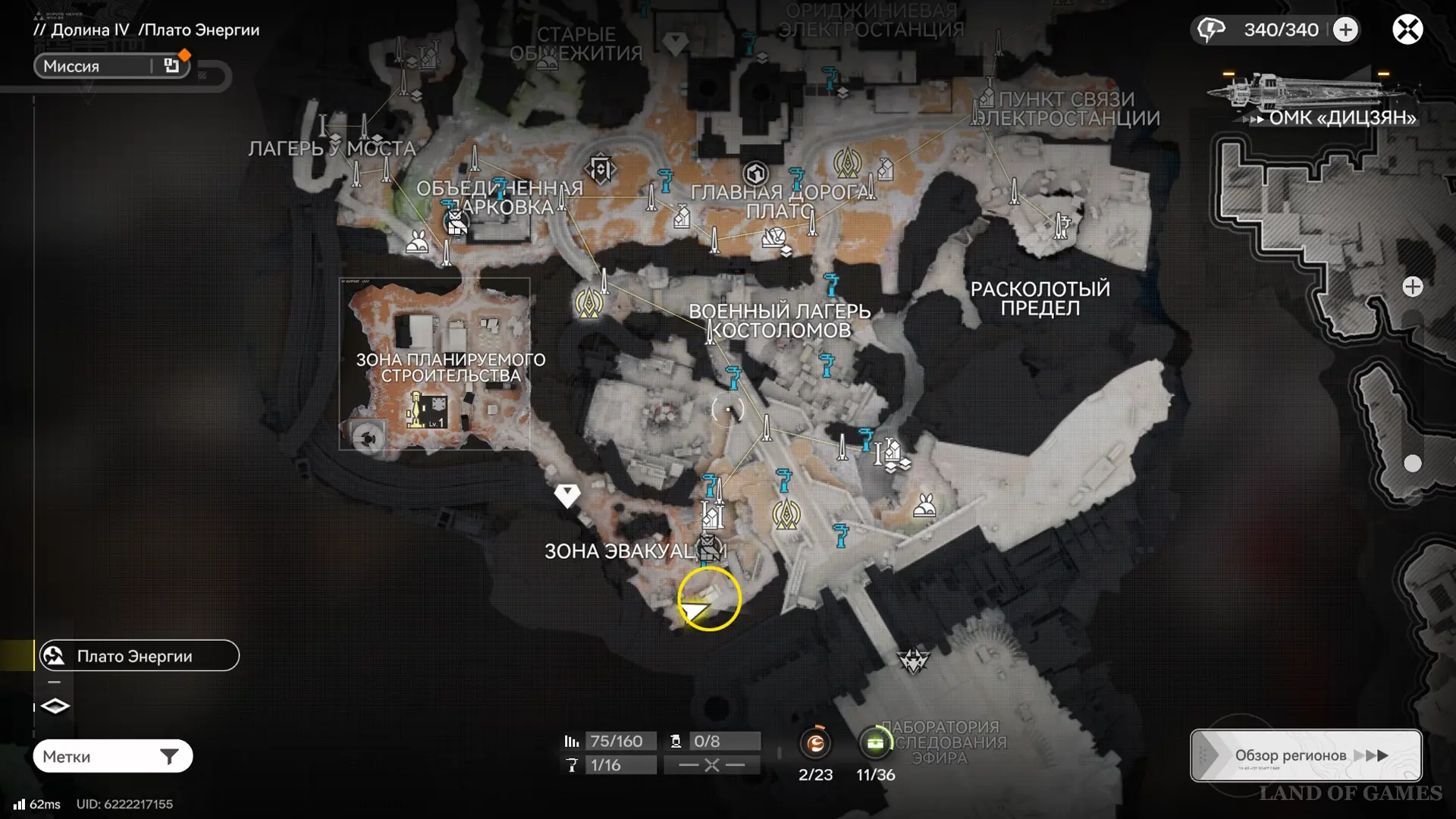This screenshot has width=1456, height=819.
Task: Open Обзор регионов region overview
Action: (x=1306, y=755)
